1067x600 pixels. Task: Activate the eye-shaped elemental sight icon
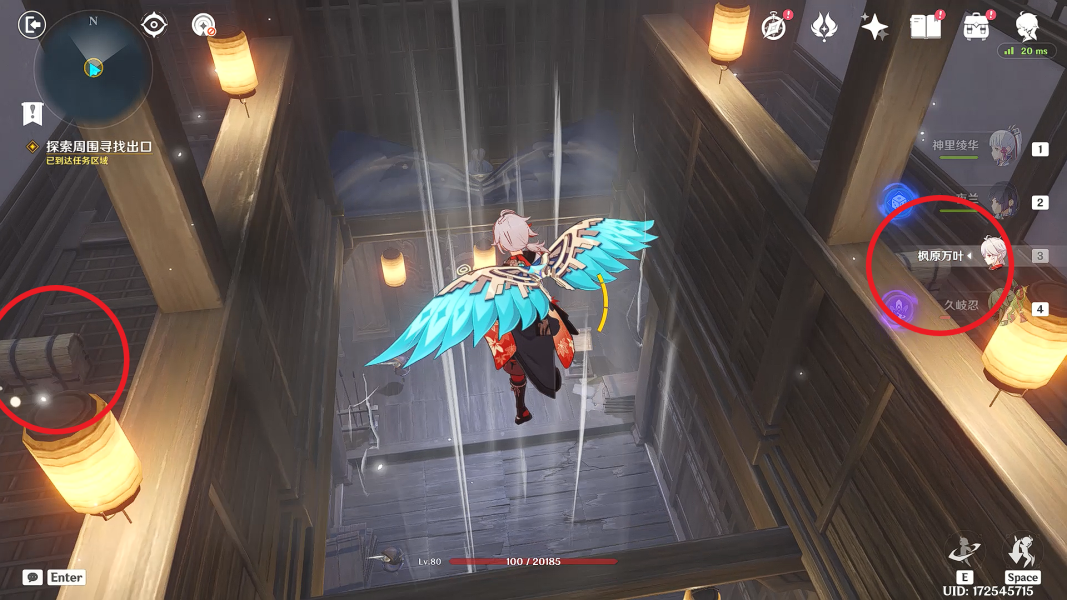(154, 25)
